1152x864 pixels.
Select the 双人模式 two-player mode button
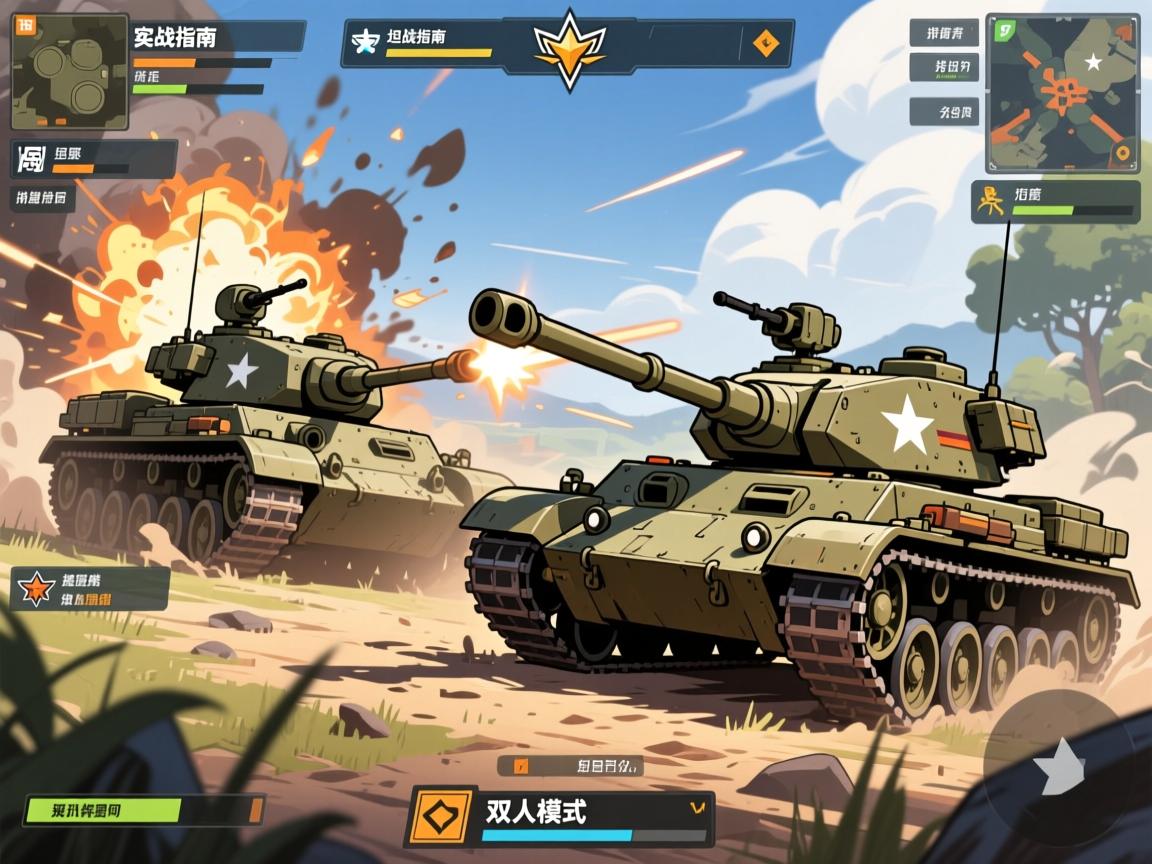[535, 811]
